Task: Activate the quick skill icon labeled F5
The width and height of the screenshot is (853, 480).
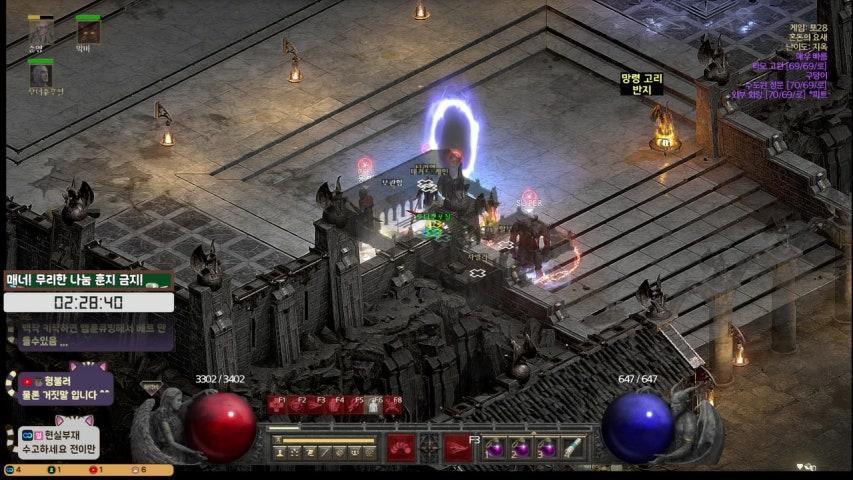Action: point(354,405)
